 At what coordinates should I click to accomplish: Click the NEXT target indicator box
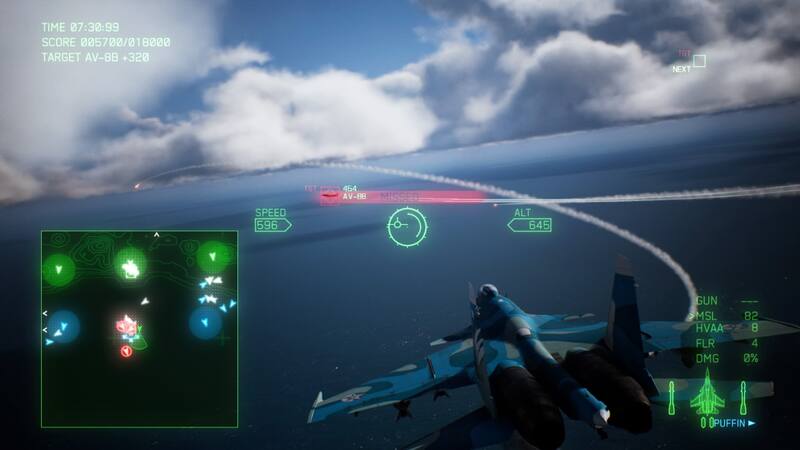tap(699, 61)
